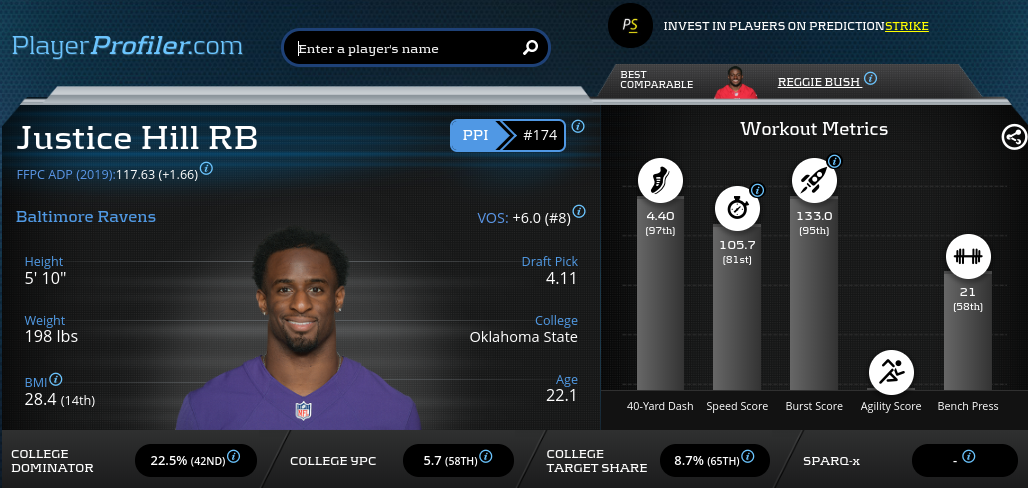Open the PredictionStrike investment link

[x=796, y=26]
